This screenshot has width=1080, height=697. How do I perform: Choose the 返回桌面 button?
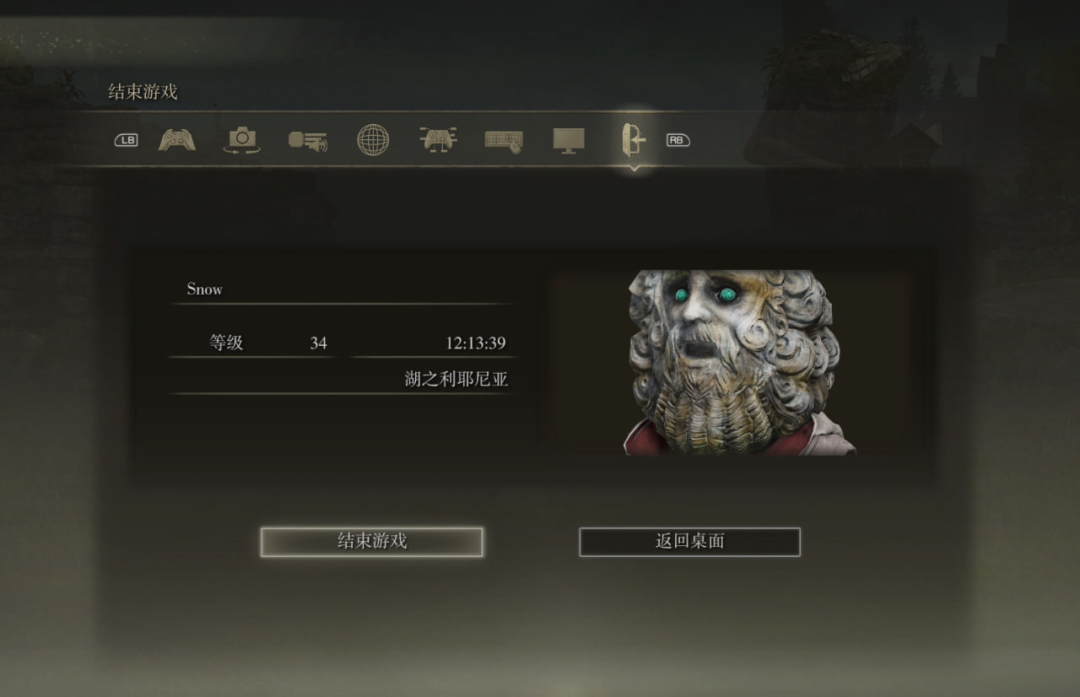pos(689,541)
